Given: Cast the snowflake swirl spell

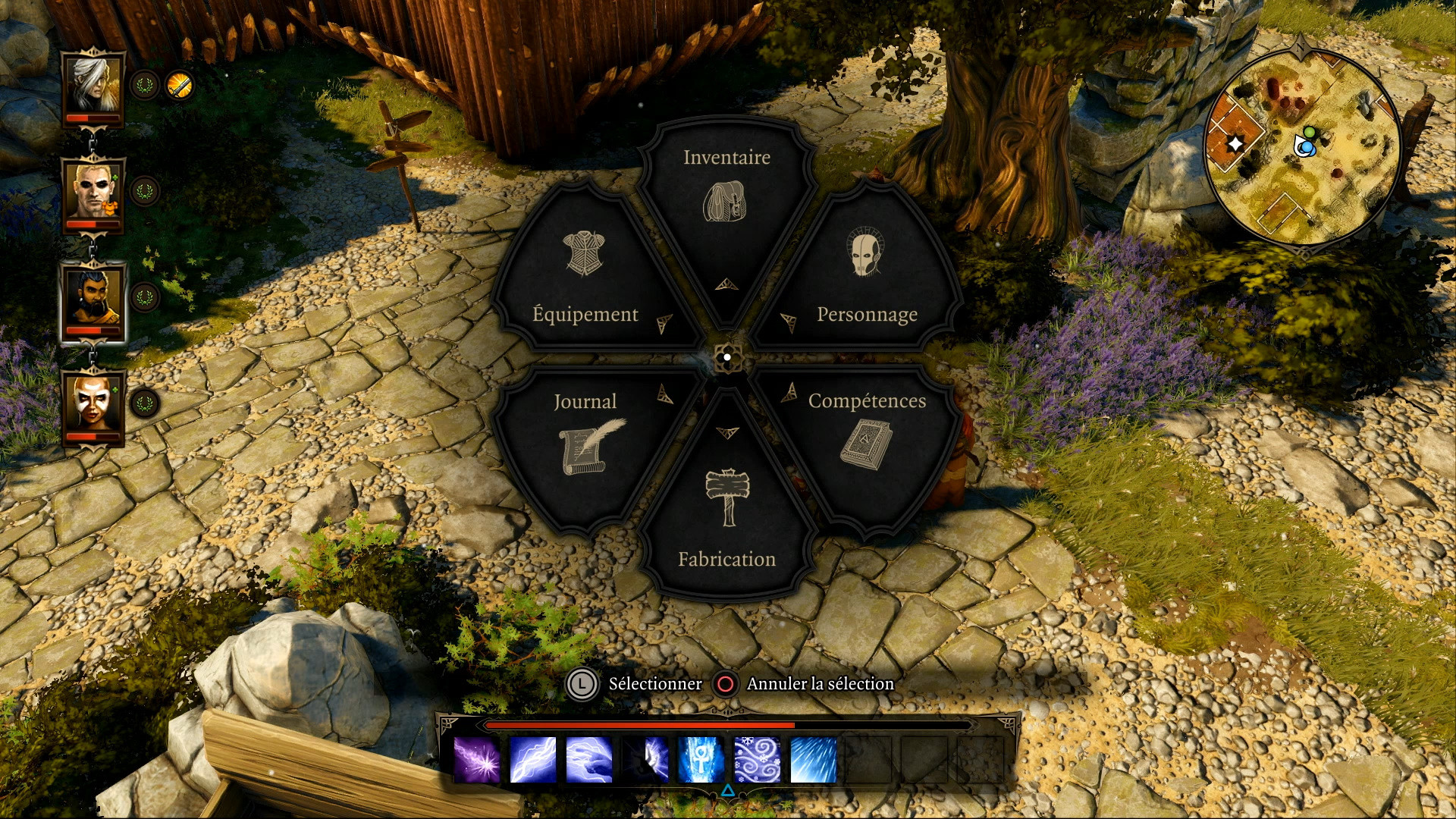Looking at the screenshot, I should click(x=758, y=760).
